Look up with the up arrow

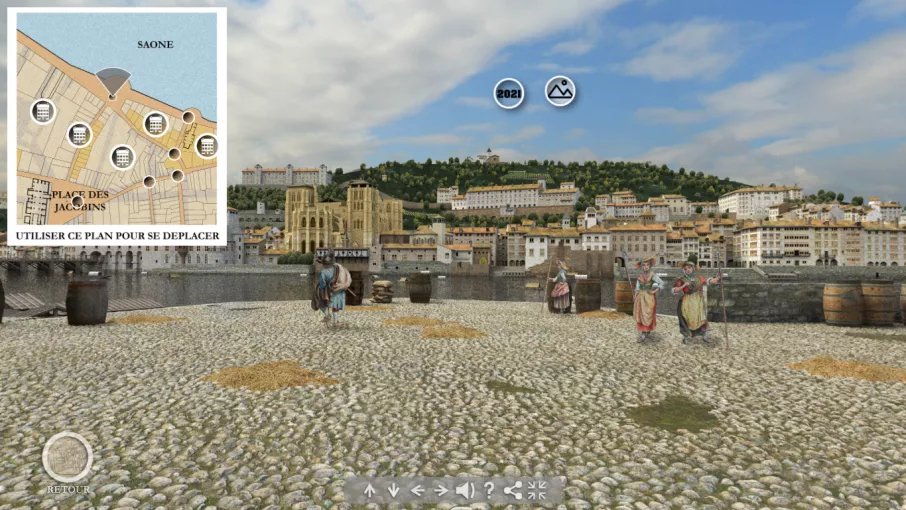370,490
